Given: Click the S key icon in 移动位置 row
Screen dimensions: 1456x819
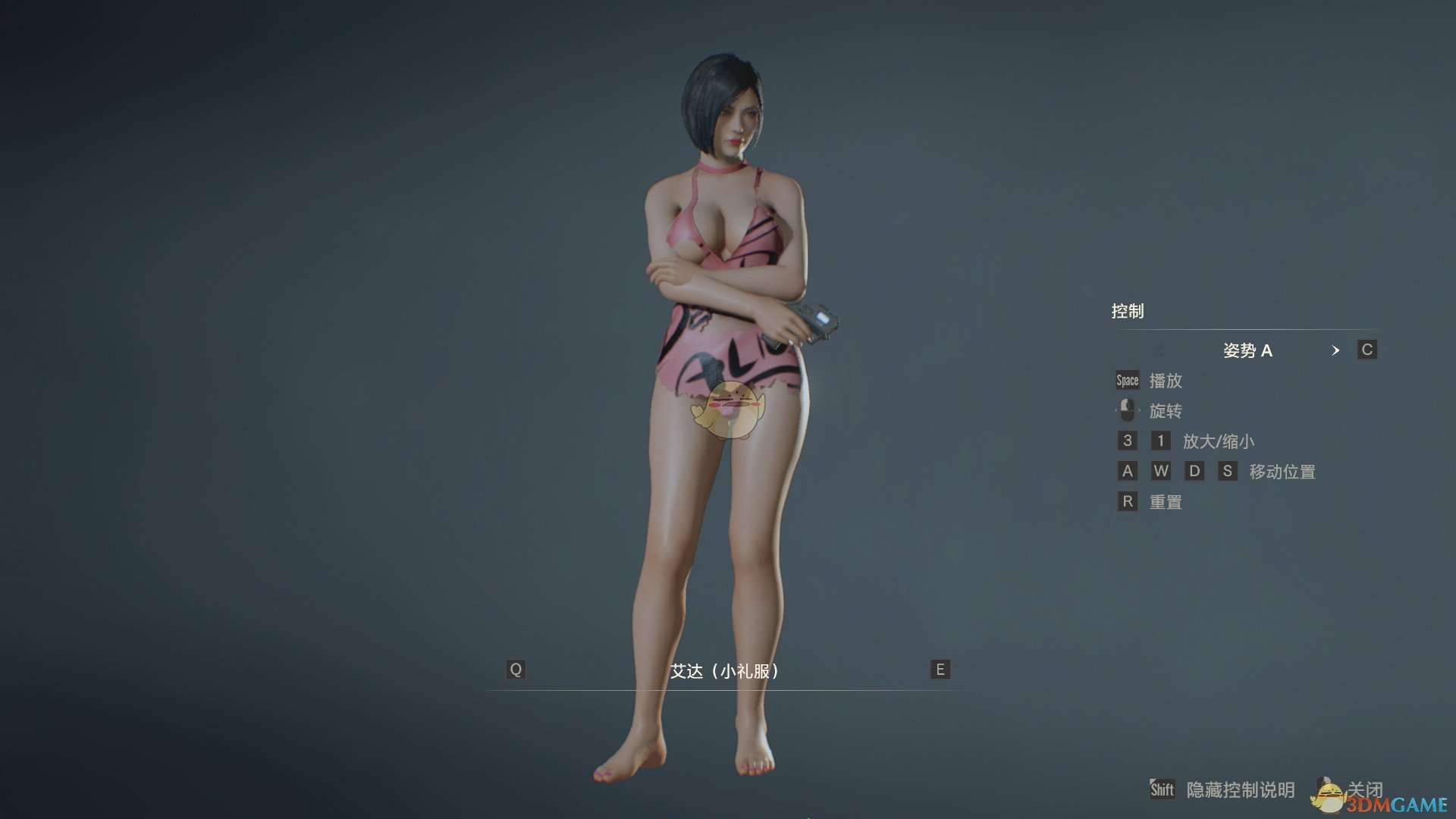Looking at the screenshot, I should click(1228, 471).
